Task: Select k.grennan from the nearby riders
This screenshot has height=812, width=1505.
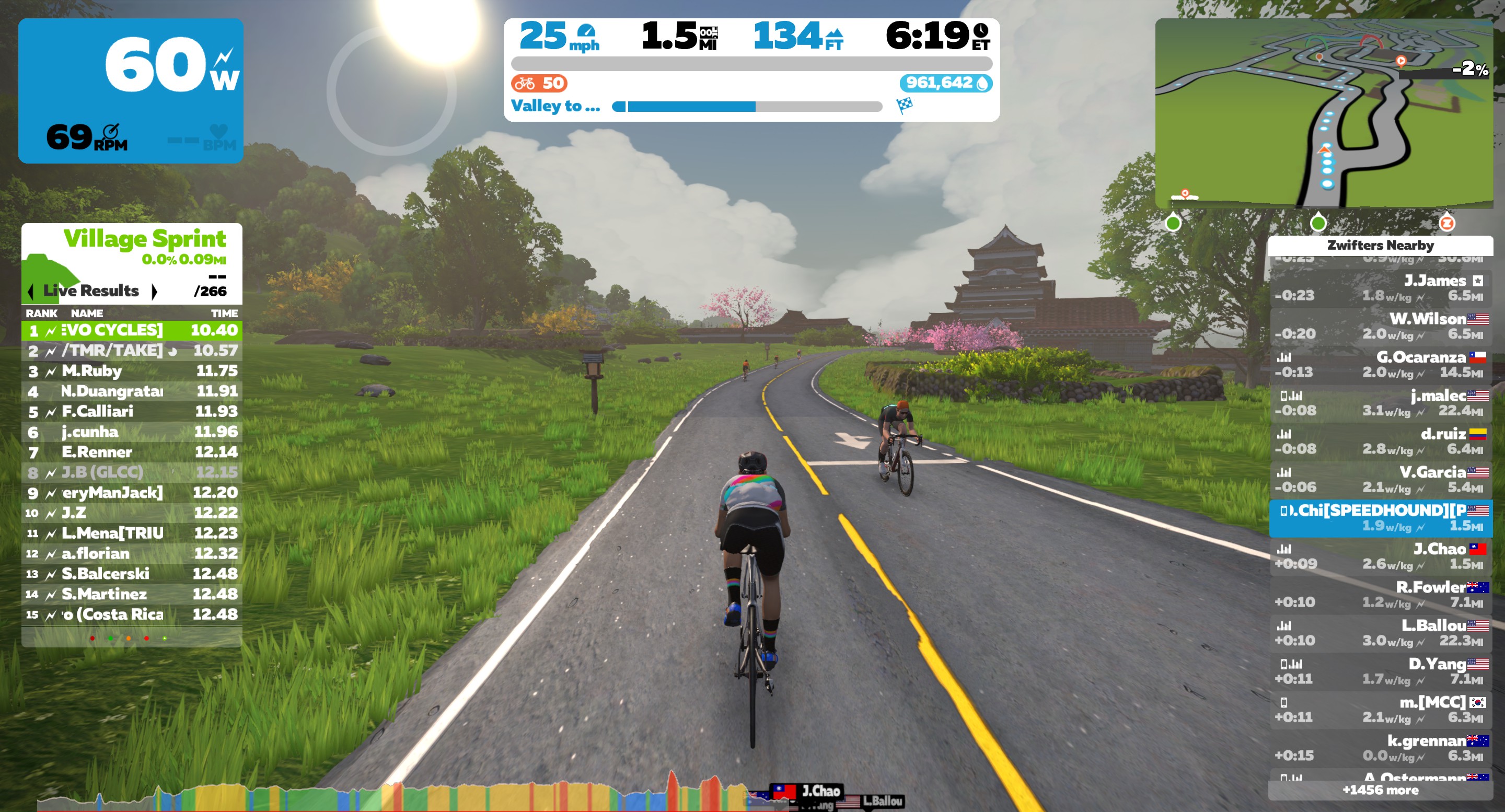Action: pyautogui.click(x=1381, y=748)
